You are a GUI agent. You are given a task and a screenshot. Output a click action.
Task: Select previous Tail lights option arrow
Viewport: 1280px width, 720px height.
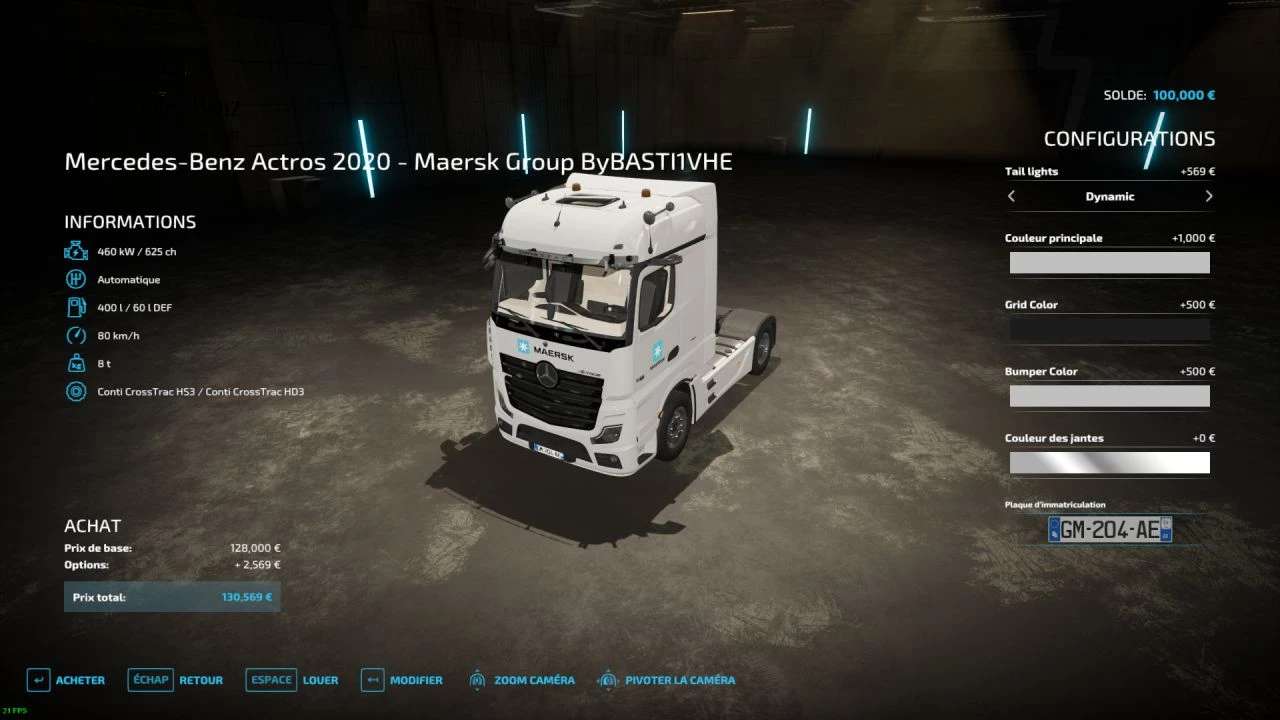1011,197
